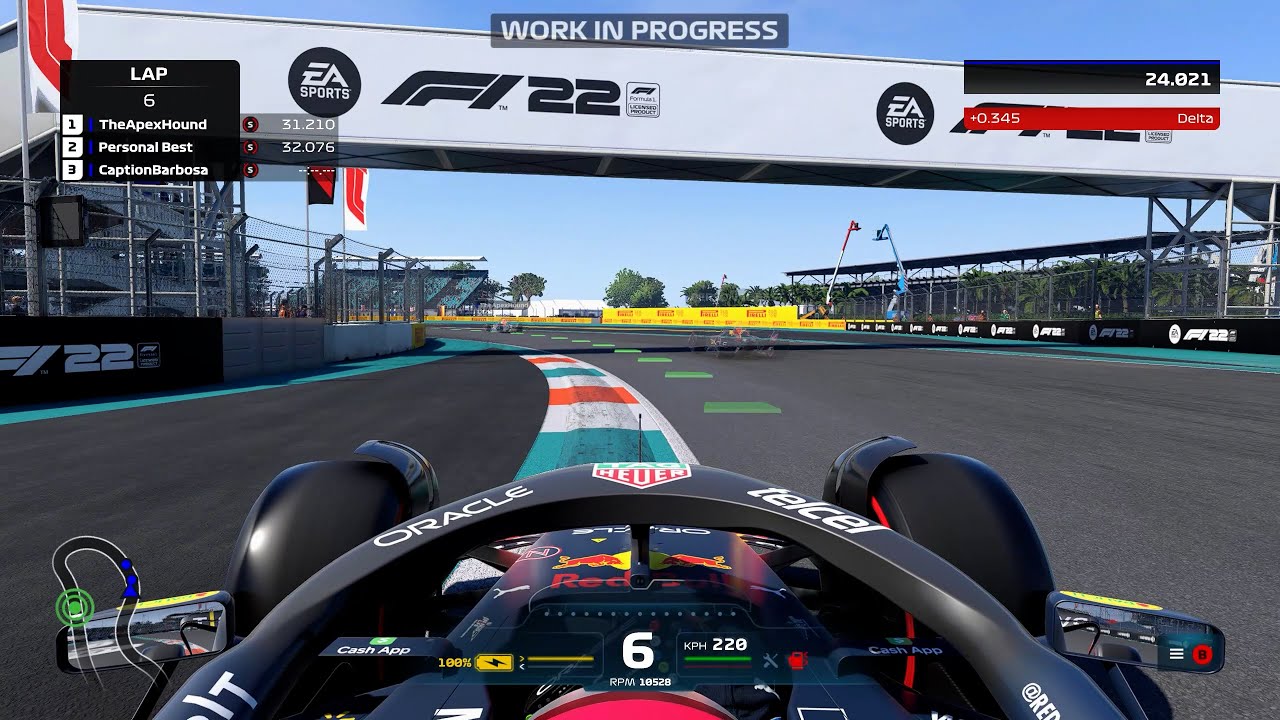Screen dimensions: 1280x720
Task: Open the circuit minimap
Action: [96, 590]
